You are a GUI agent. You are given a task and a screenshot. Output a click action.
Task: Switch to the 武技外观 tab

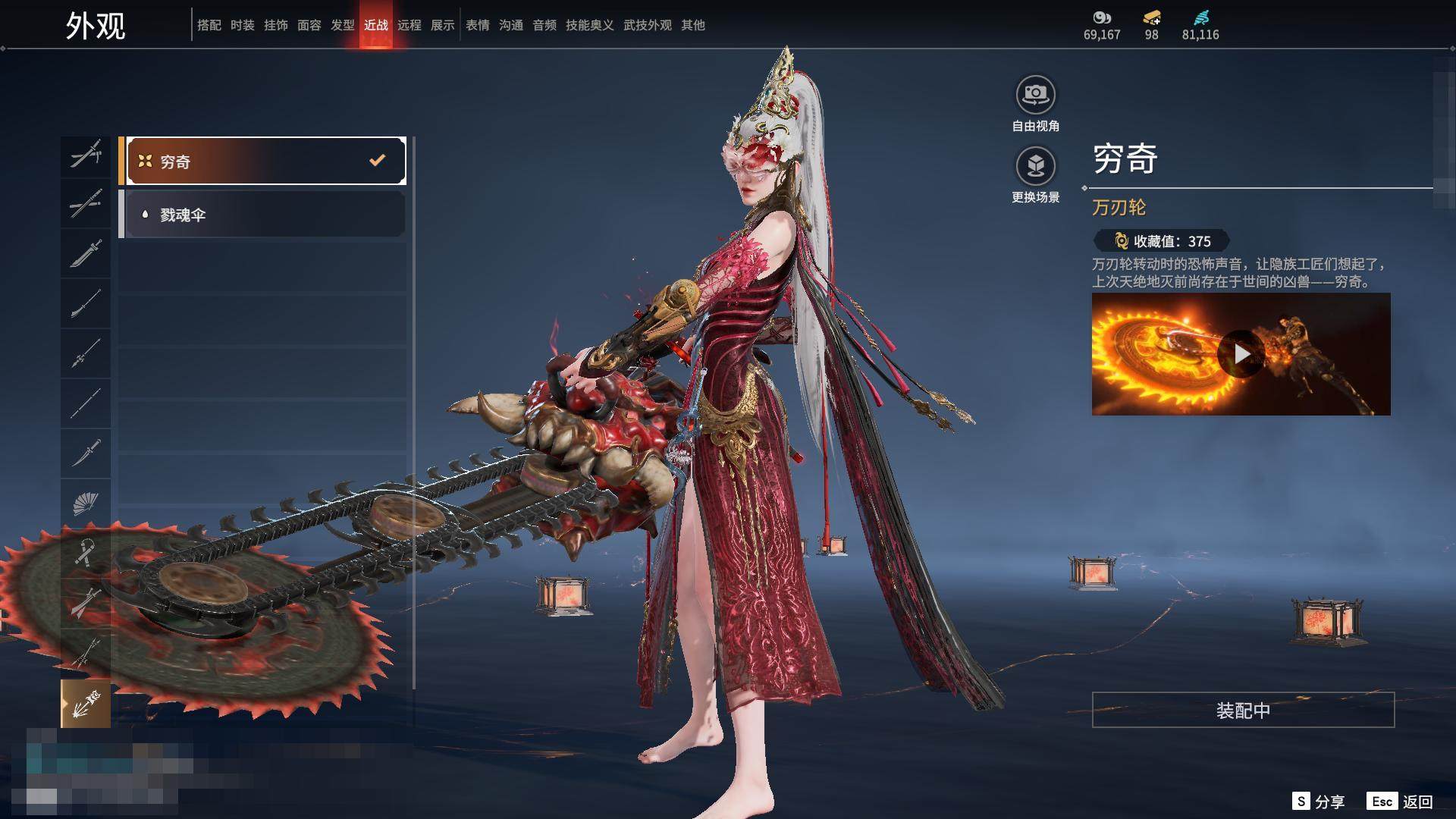pyautogui.click(x=648, y=25)
